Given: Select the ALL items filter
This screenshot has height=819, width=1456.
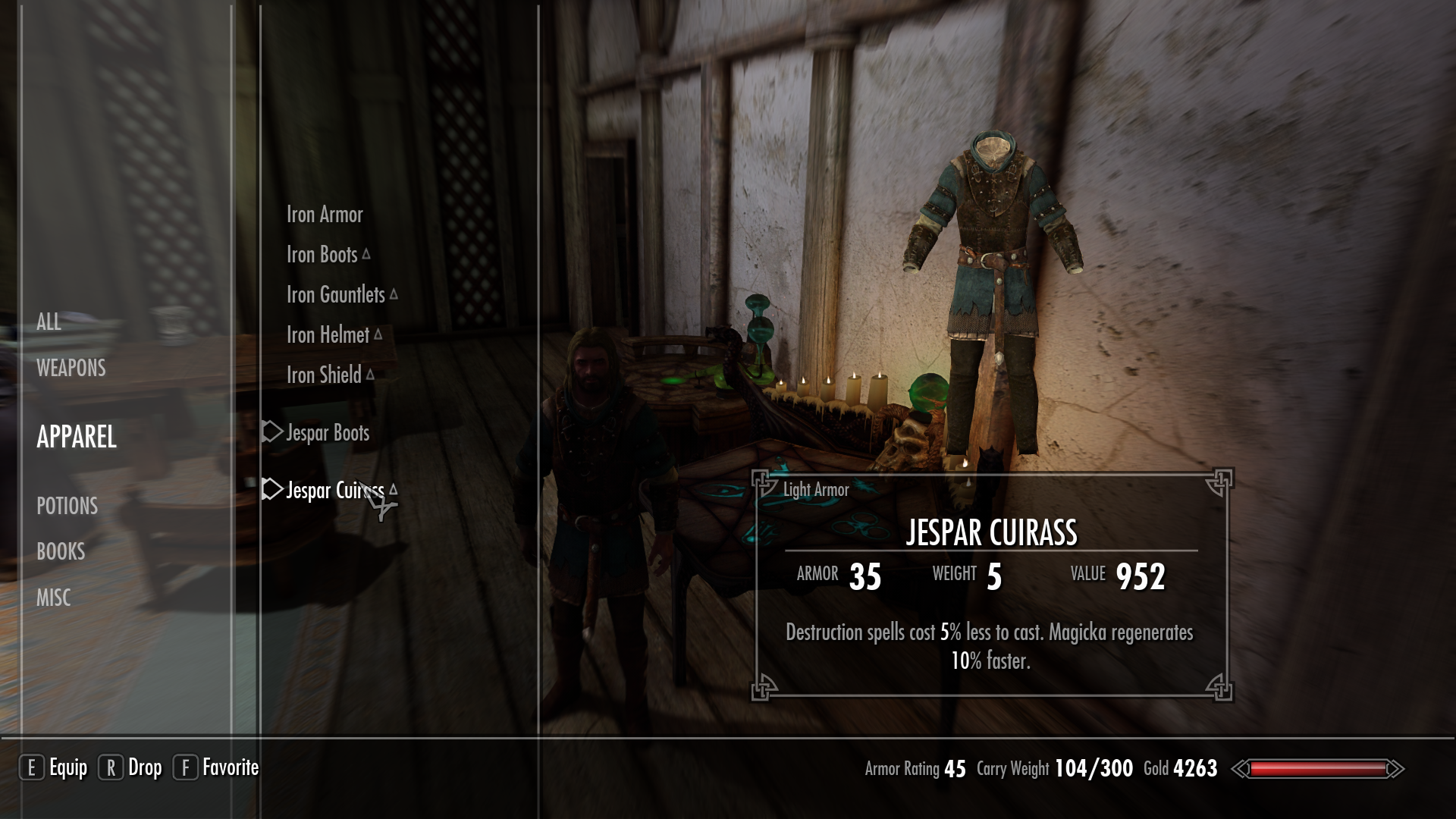Looking at the screenshot, I should 49,322.
